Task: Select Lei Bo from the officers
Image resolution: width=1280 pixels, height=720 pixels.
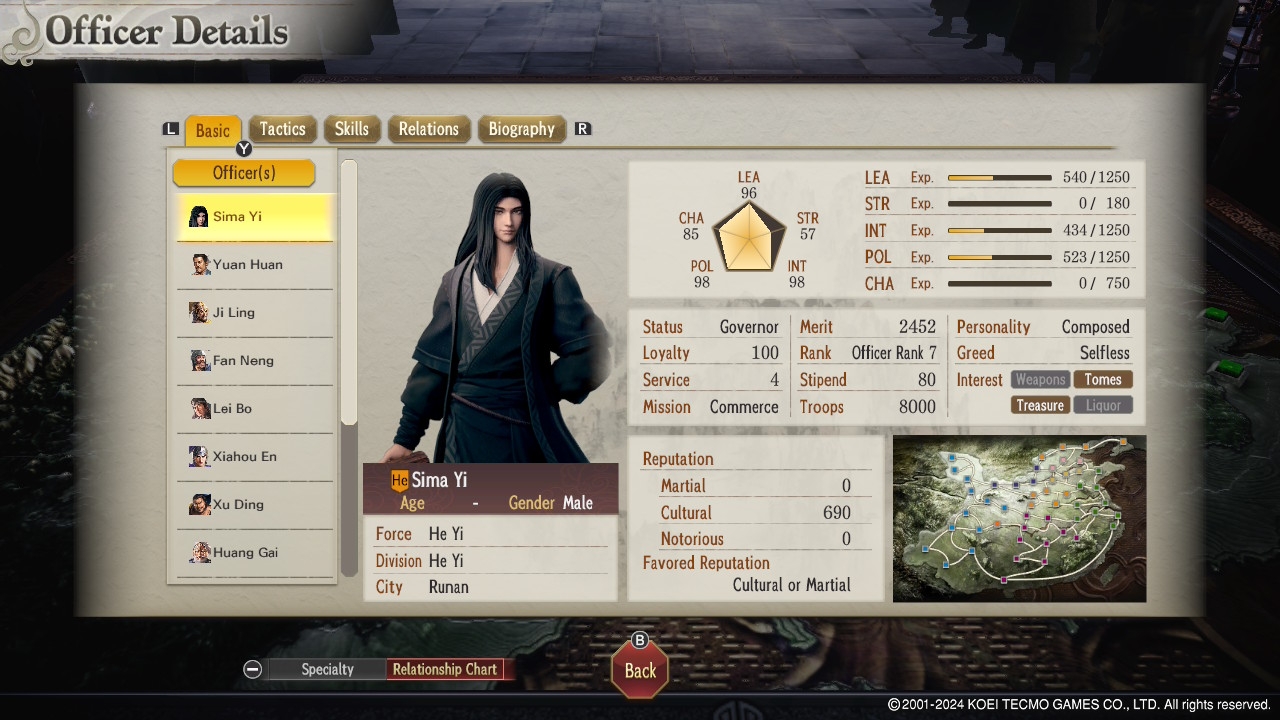Action: [255, 409]
